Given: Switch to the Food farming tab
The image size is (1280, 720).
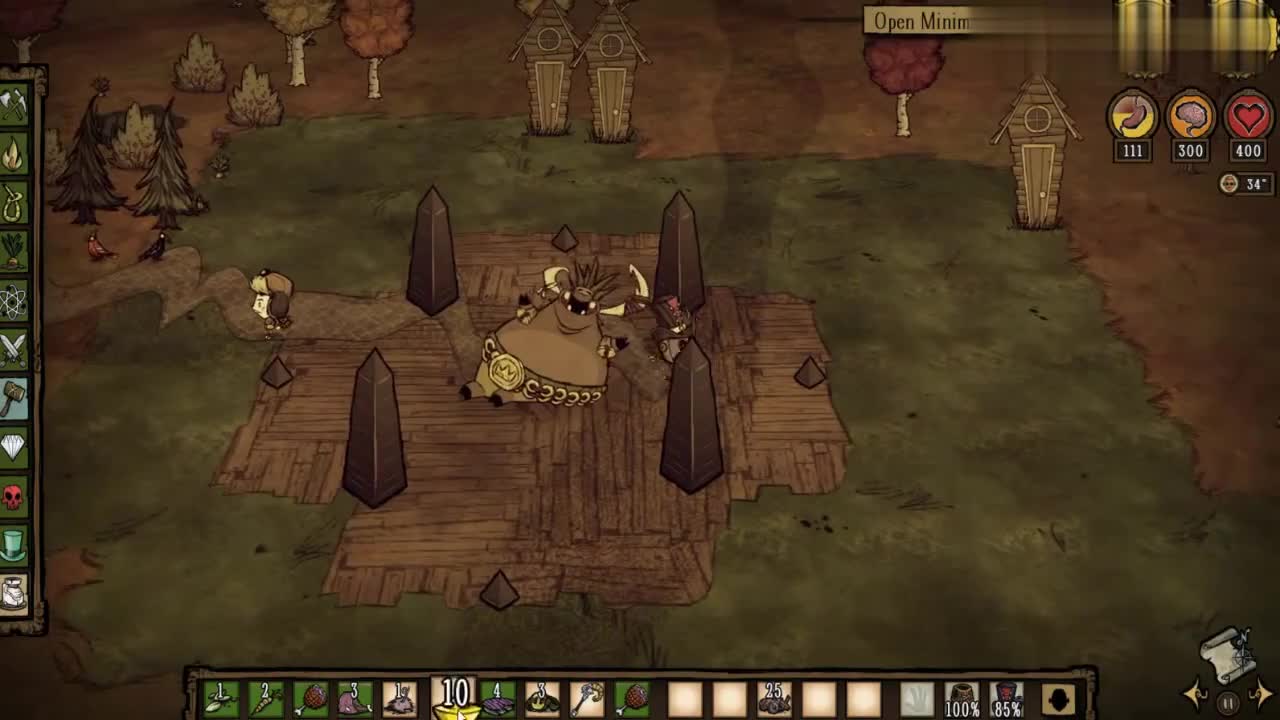Looking at the screenshot, I should tap(13, 251).
